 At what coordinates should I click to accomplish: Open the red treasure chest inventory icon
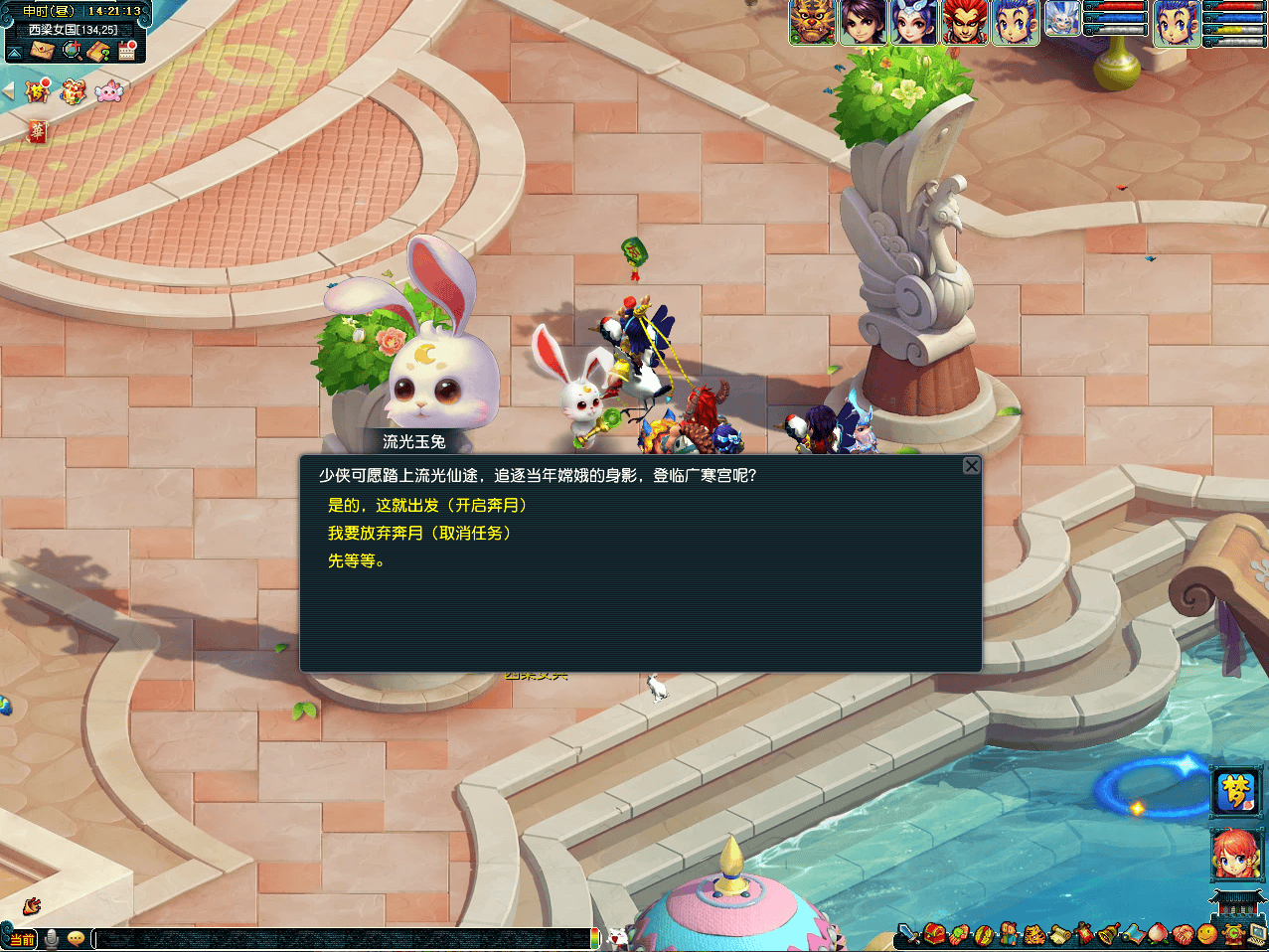coord(933,934)
